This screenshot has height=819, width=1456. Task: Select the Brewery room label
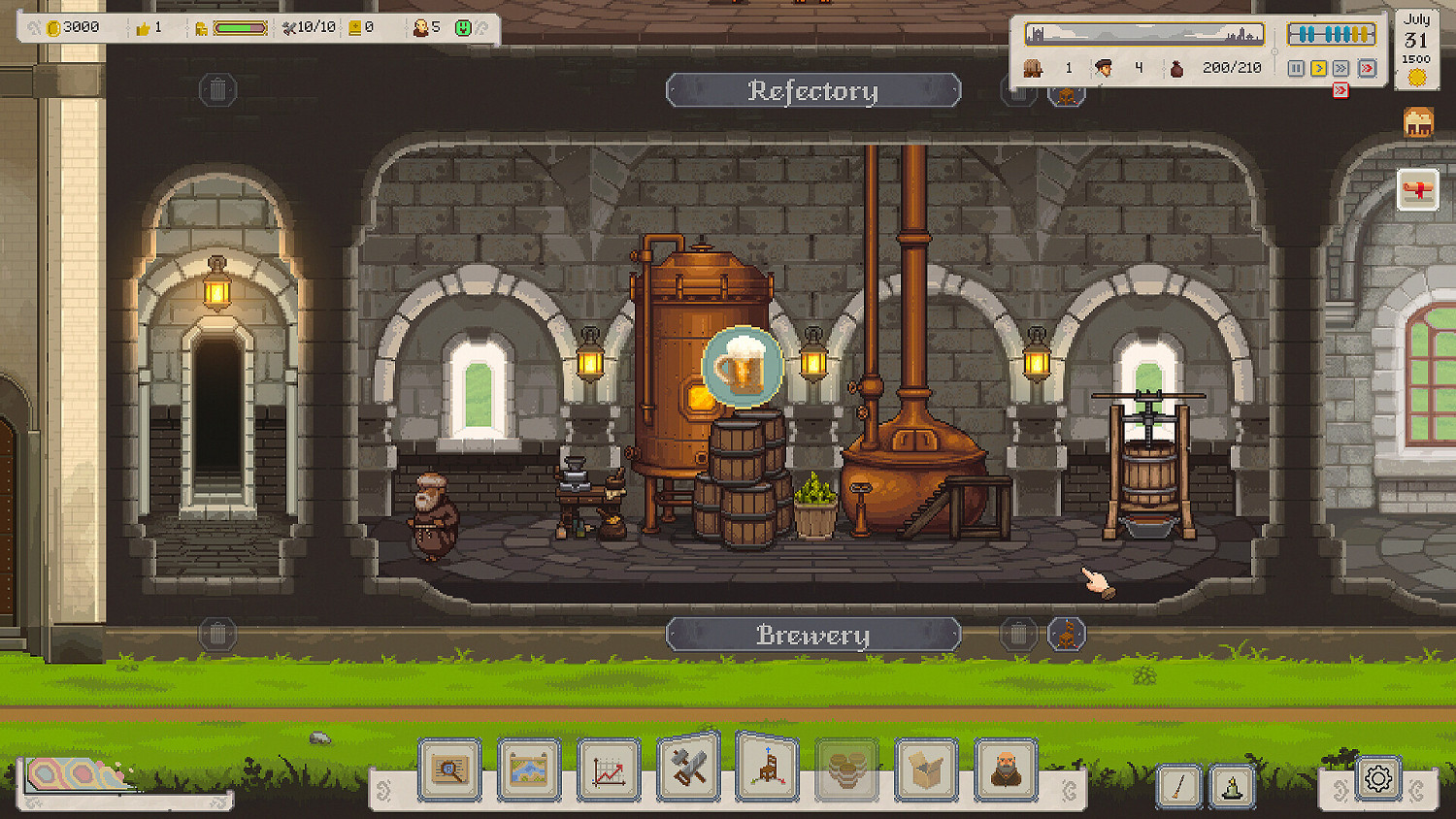tap(813, 635)
